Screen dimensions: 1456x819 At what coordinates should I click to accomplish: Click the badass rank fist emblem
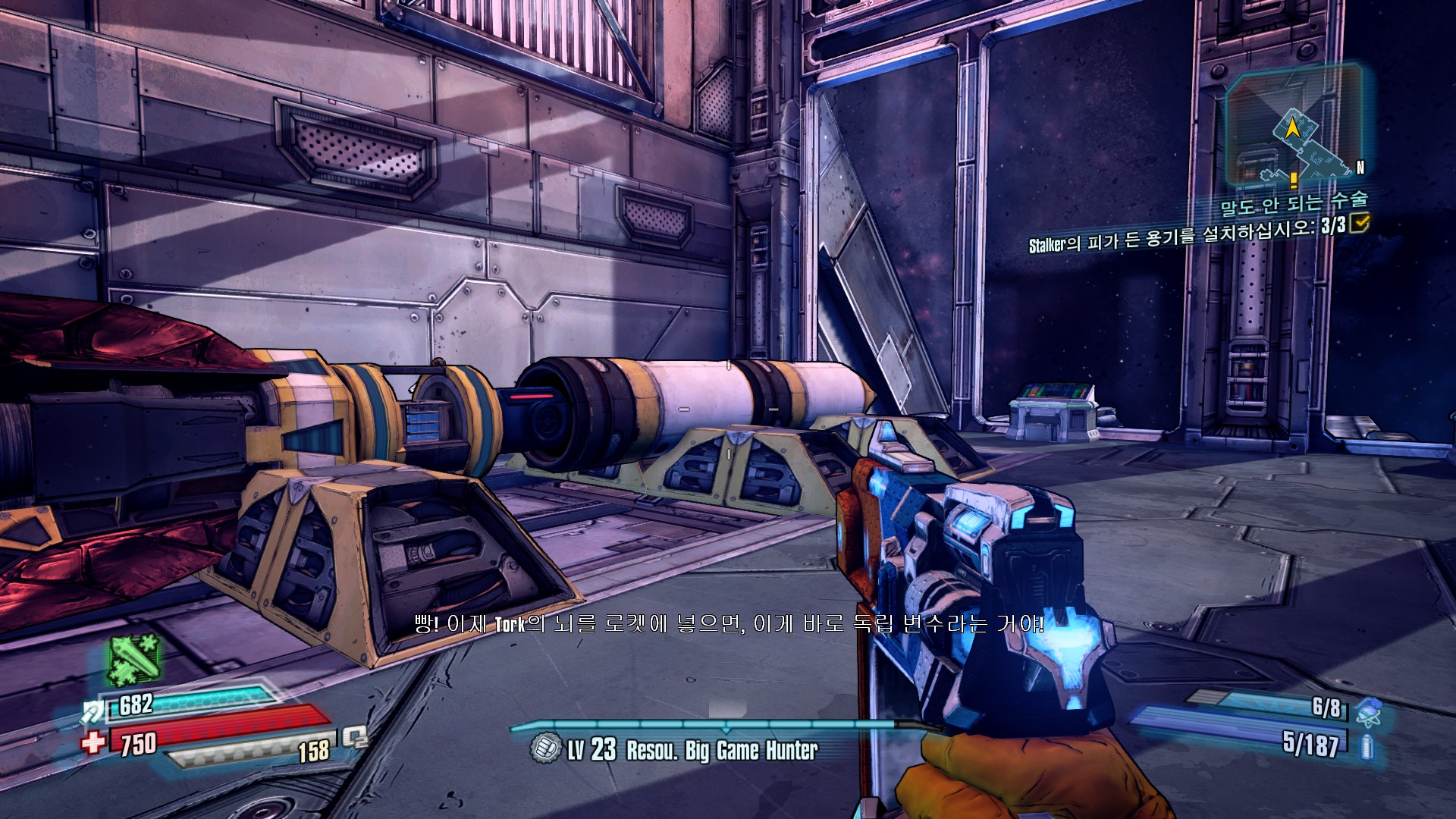(x=544, y=748)
